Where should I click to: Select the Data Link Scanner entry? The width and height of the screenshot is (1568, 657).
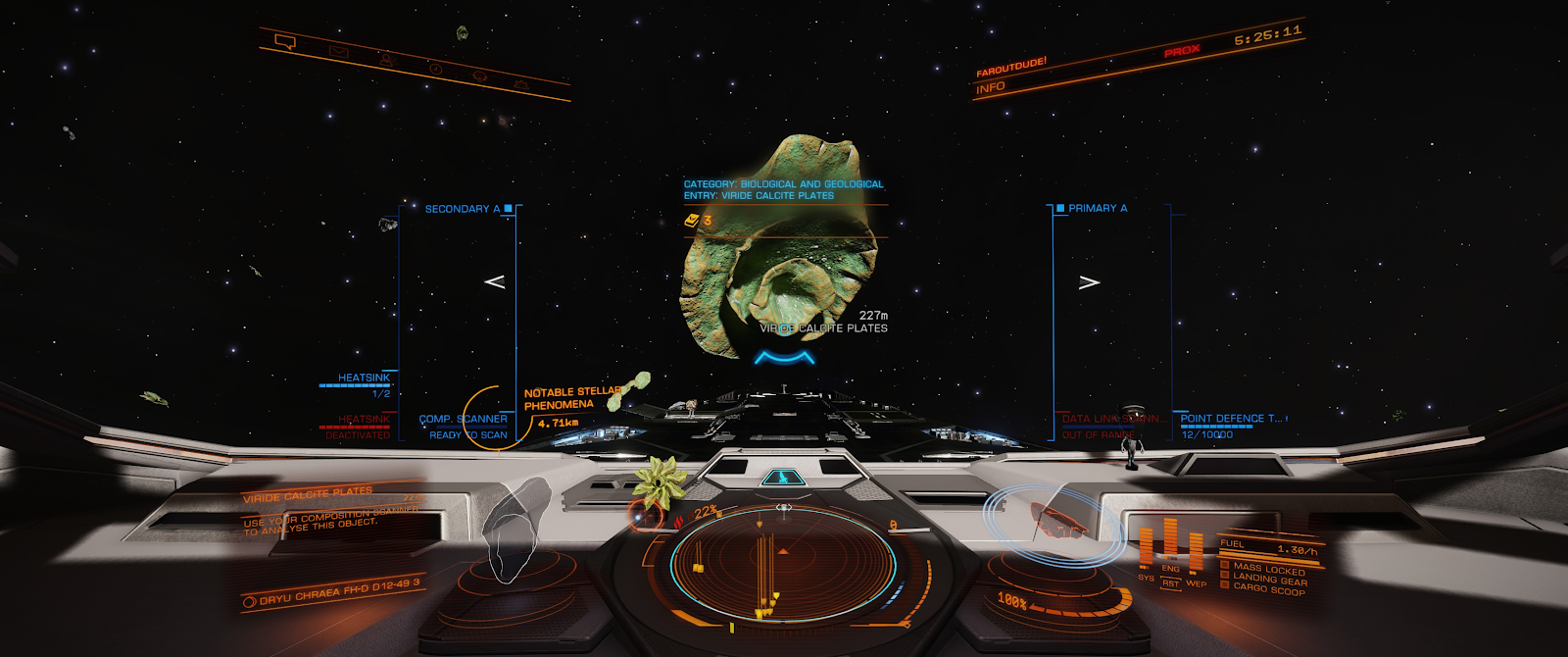pos(1113,419)
